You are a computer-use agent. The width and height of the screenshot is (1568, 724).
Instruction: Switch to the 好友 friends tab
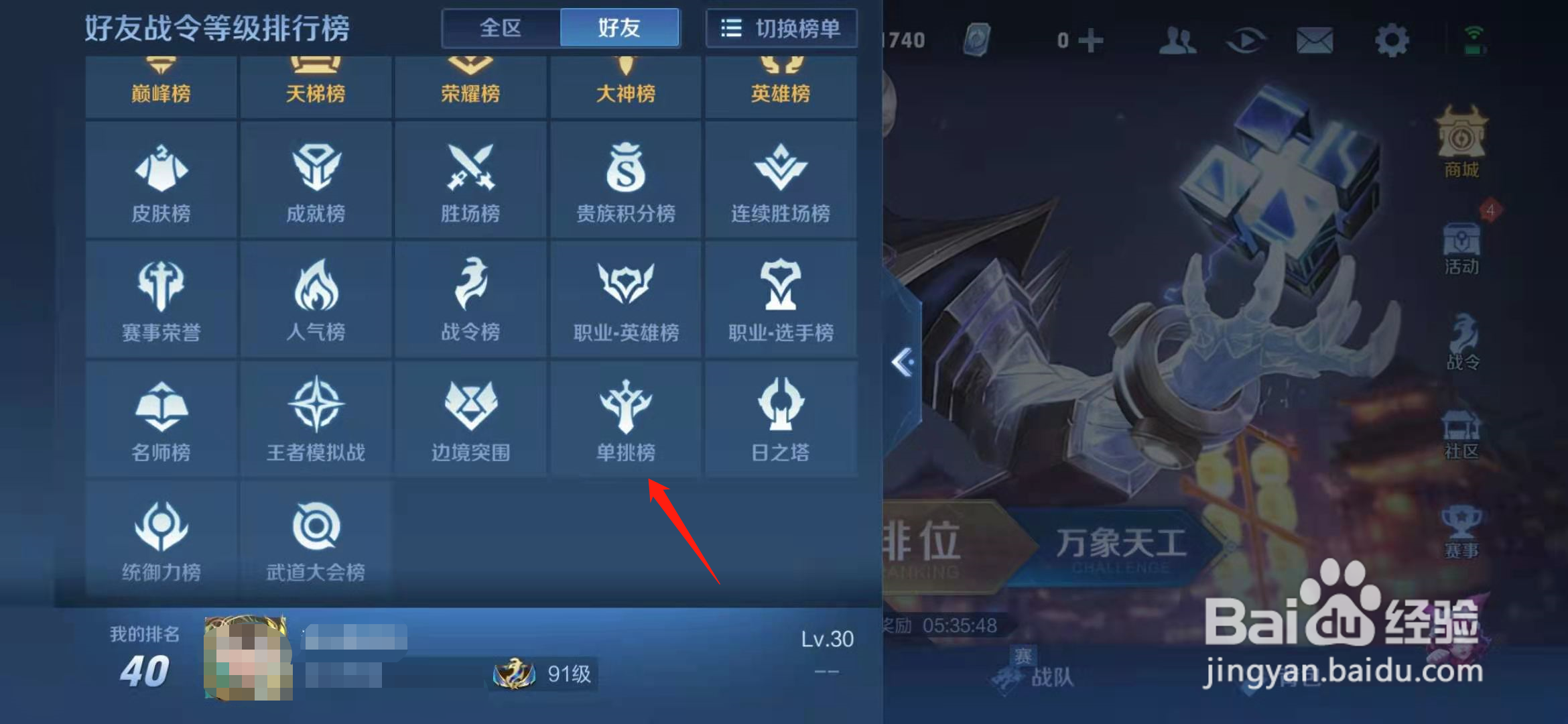tap(620, 27)
